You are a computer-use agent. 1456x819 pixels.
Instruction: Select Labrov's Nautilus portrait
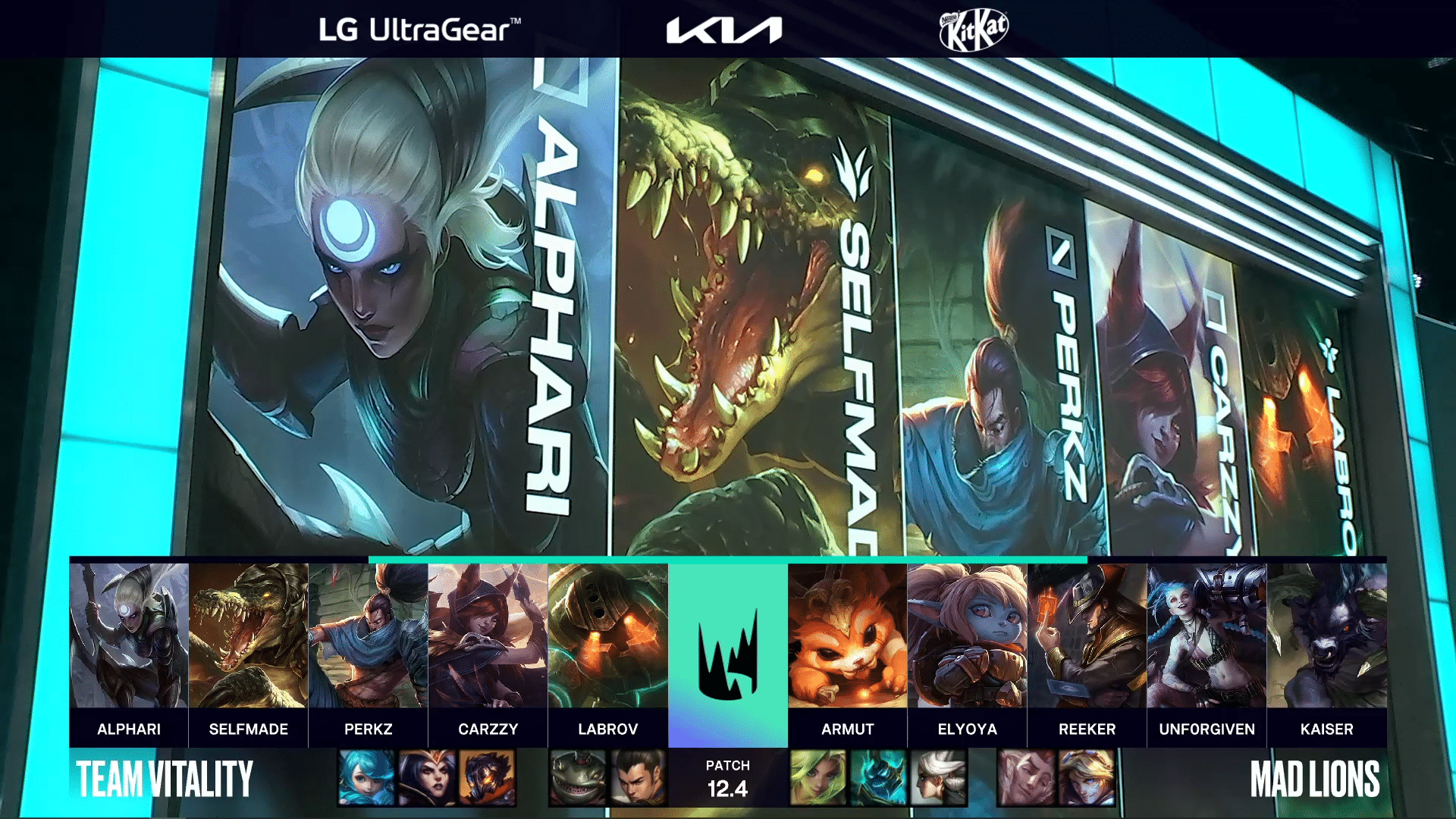click(x=608, y=635)
